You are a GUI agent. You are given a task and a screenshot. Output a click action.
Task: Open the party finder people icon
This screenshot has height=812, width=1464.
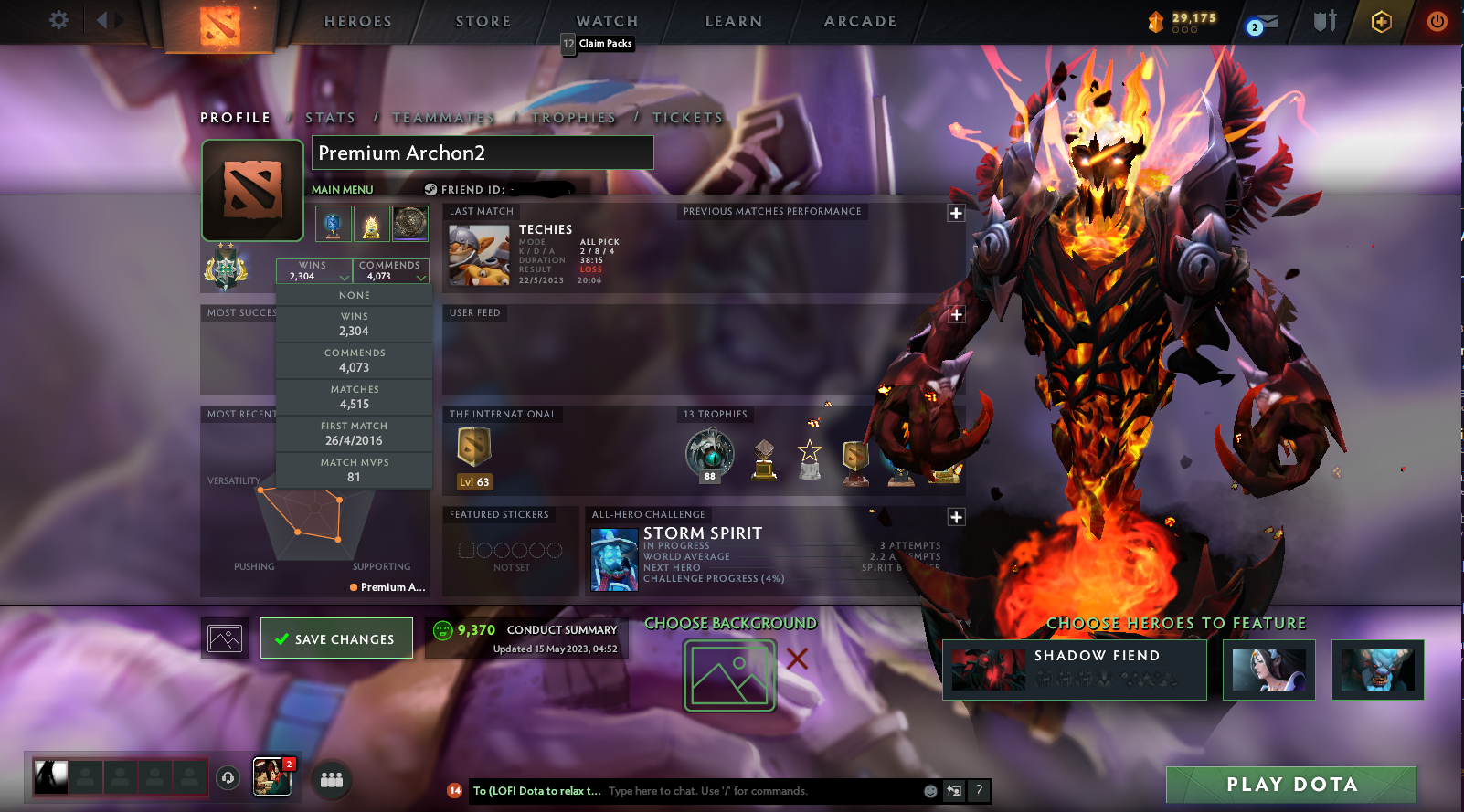click(x=332, y=779)
